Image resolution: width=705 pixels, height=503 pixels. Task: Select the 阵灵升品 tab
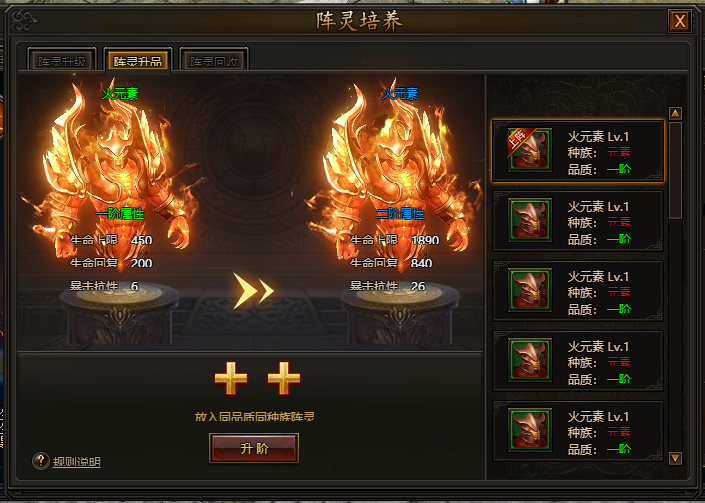point(137,61)
